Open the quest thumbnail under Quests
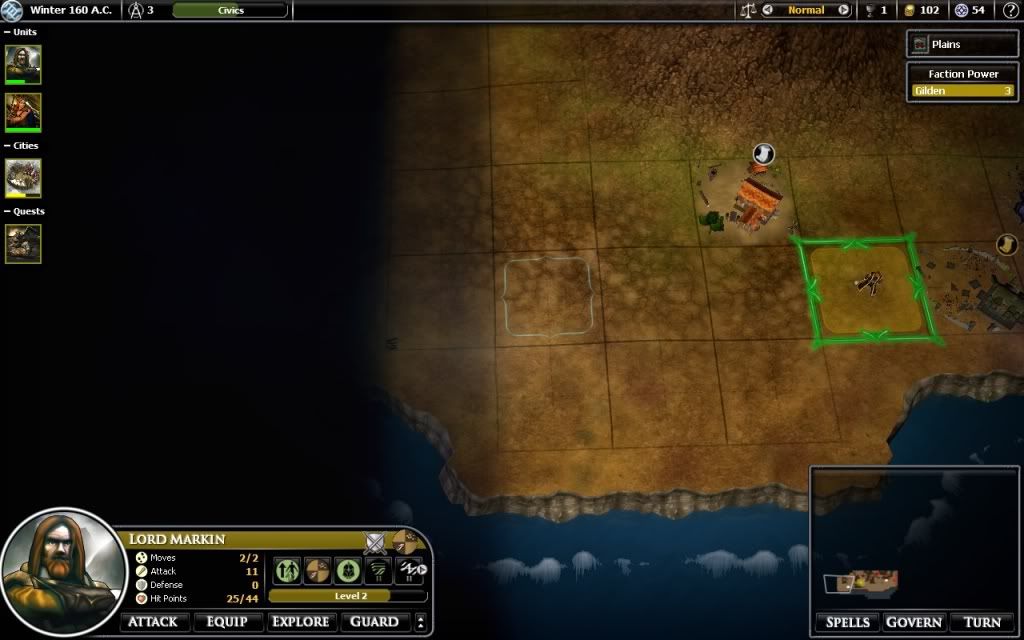The image size is (1024, 640). tap(23, 243)
